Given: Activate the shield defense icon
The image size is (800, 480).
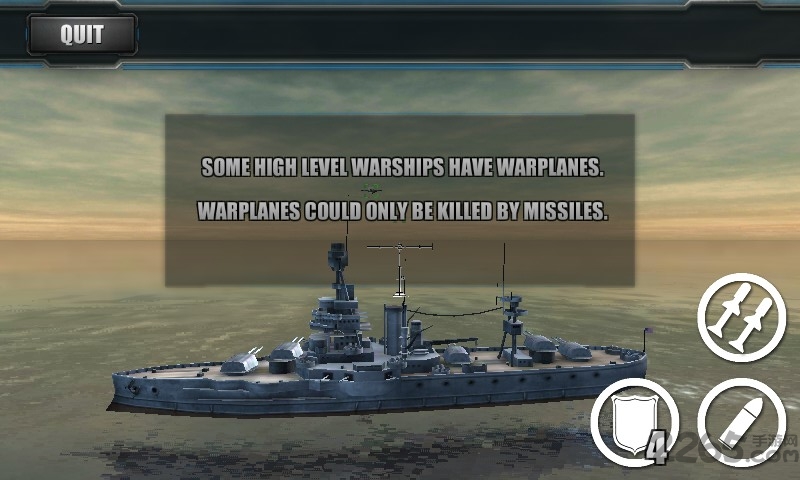Looking at the screenshot, I should (633, 425).
